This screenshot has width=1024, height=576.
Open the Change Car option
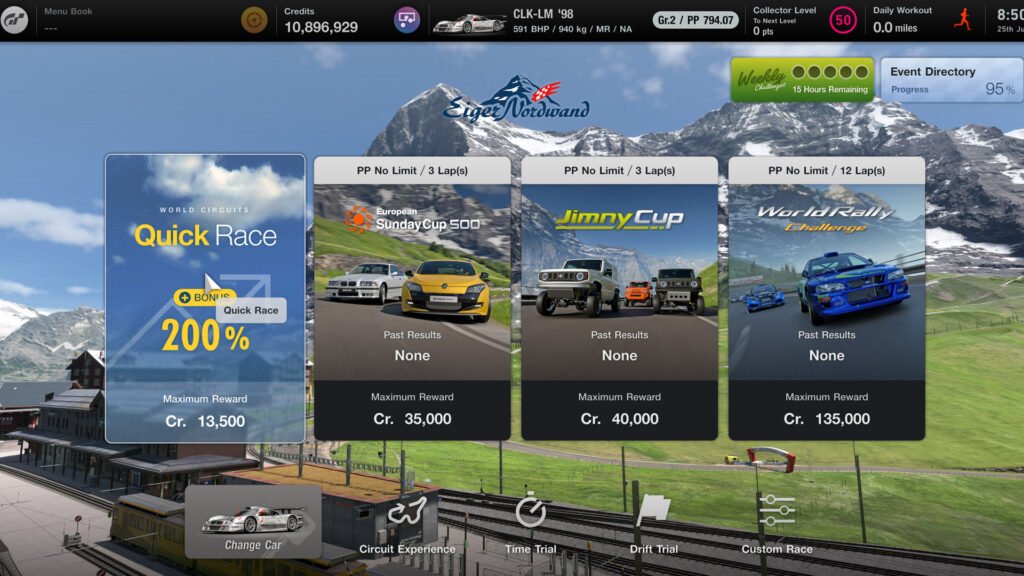253,522
